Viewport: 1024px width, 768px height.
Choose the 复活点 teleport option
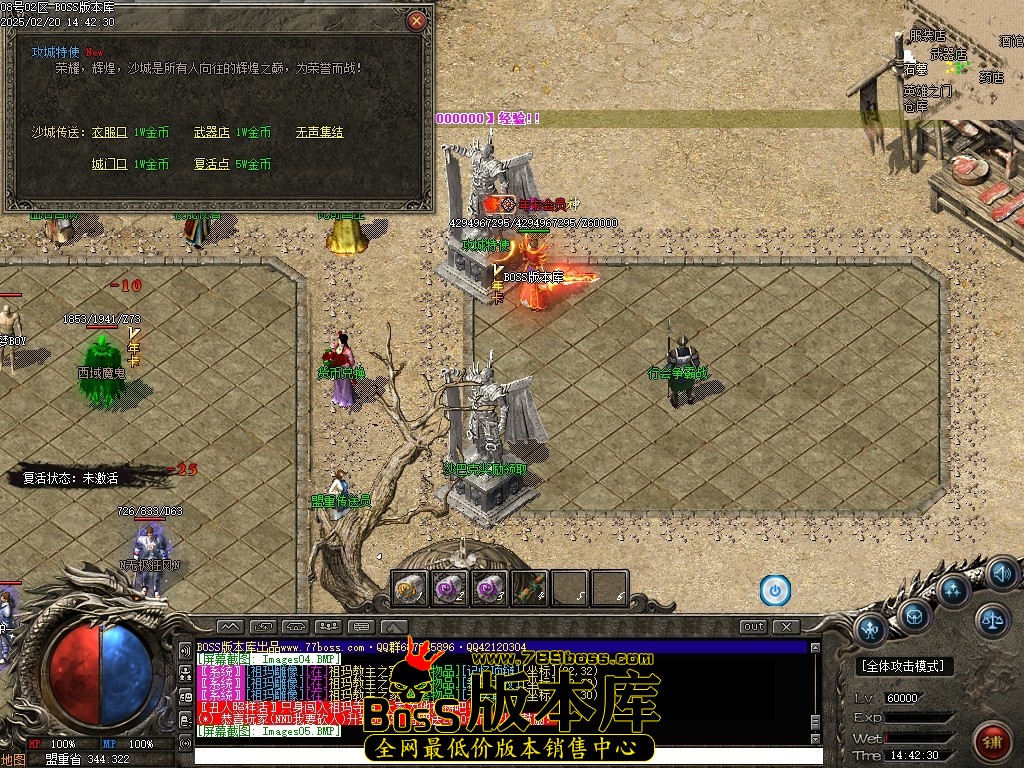pos(211,164)
